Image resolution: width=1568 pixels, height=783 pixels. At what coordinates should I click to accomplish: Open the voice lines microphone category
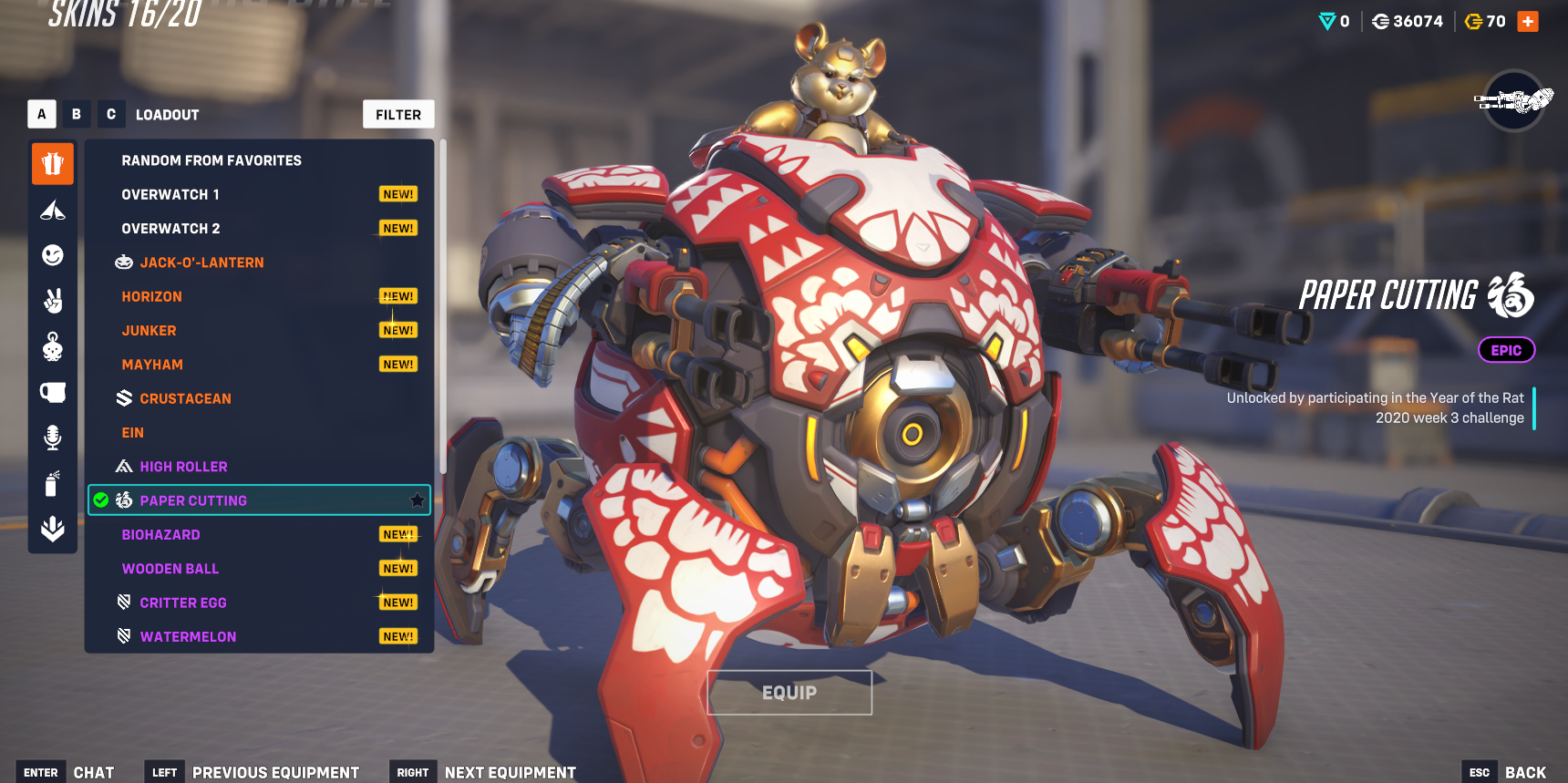53,438
